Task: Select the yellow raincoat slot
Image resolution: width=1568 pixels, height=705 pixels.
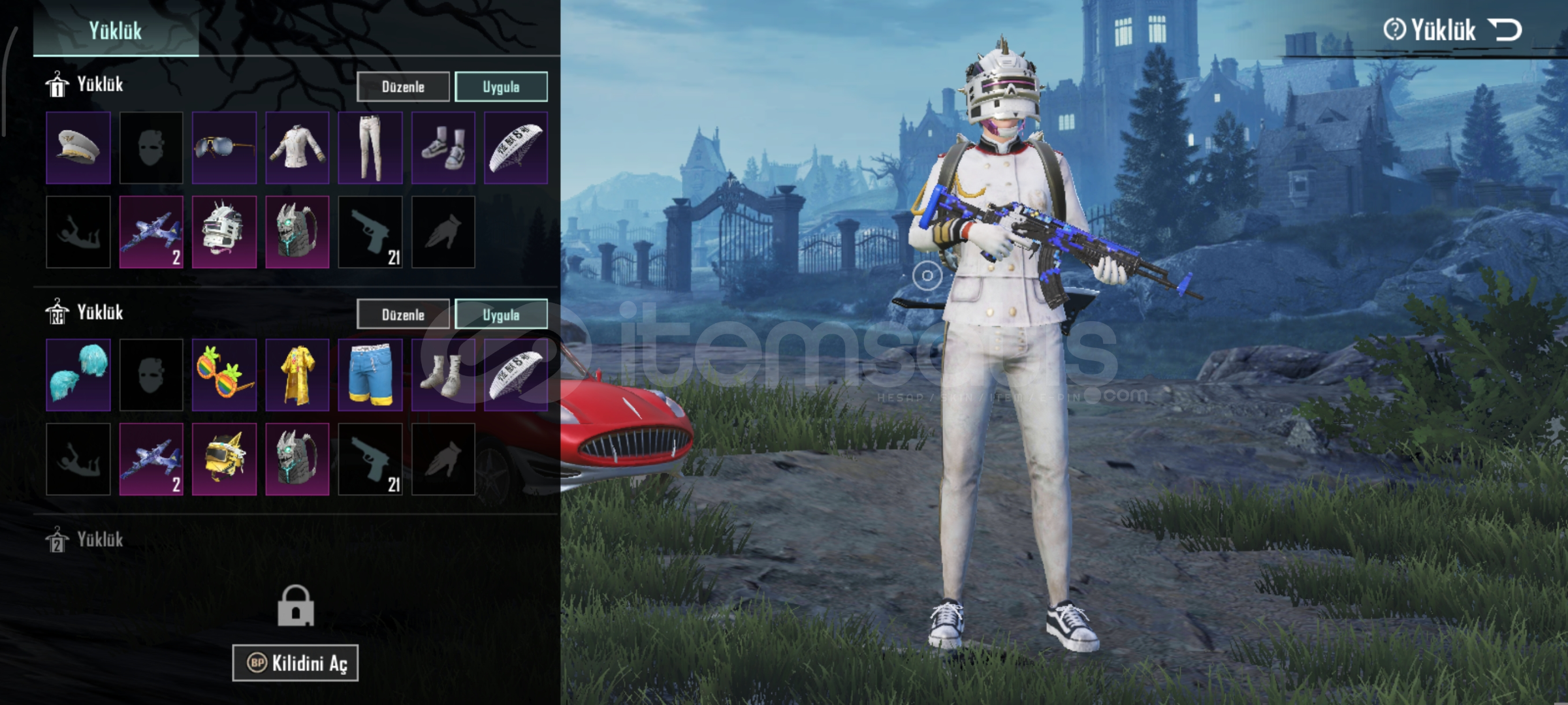Action: [x=297, y=375]
